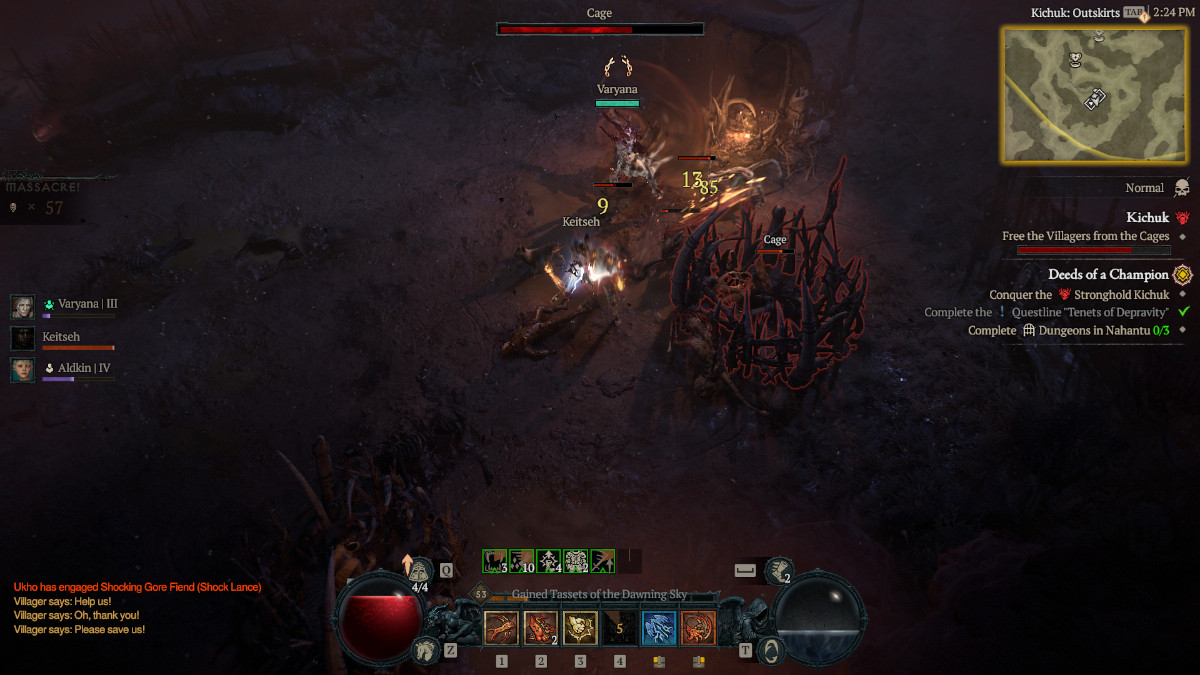
Task: Inspect the first buff icon showing 3
Action: pos(494,561)
